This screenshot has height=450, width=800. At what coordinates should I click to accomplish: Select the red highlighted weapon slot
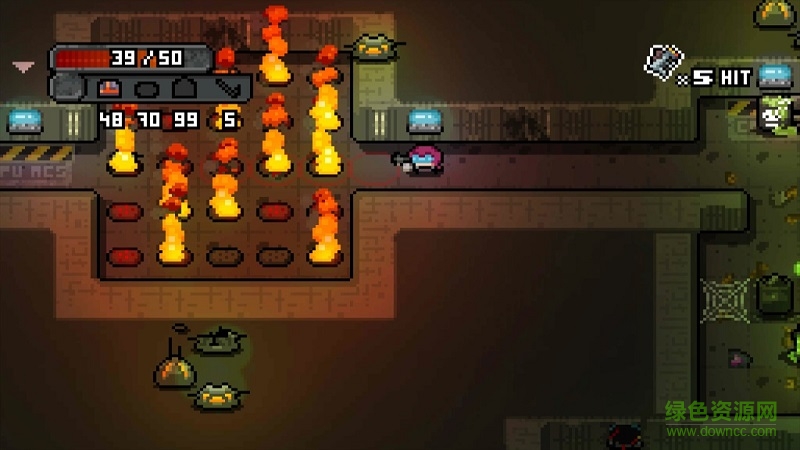click(111, 89)
